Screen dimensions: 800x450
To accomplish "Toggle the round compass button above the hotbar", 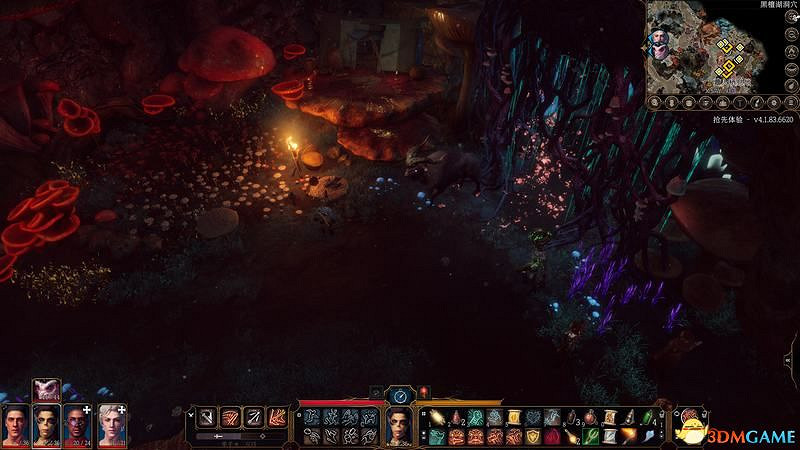I will [400, 395].
